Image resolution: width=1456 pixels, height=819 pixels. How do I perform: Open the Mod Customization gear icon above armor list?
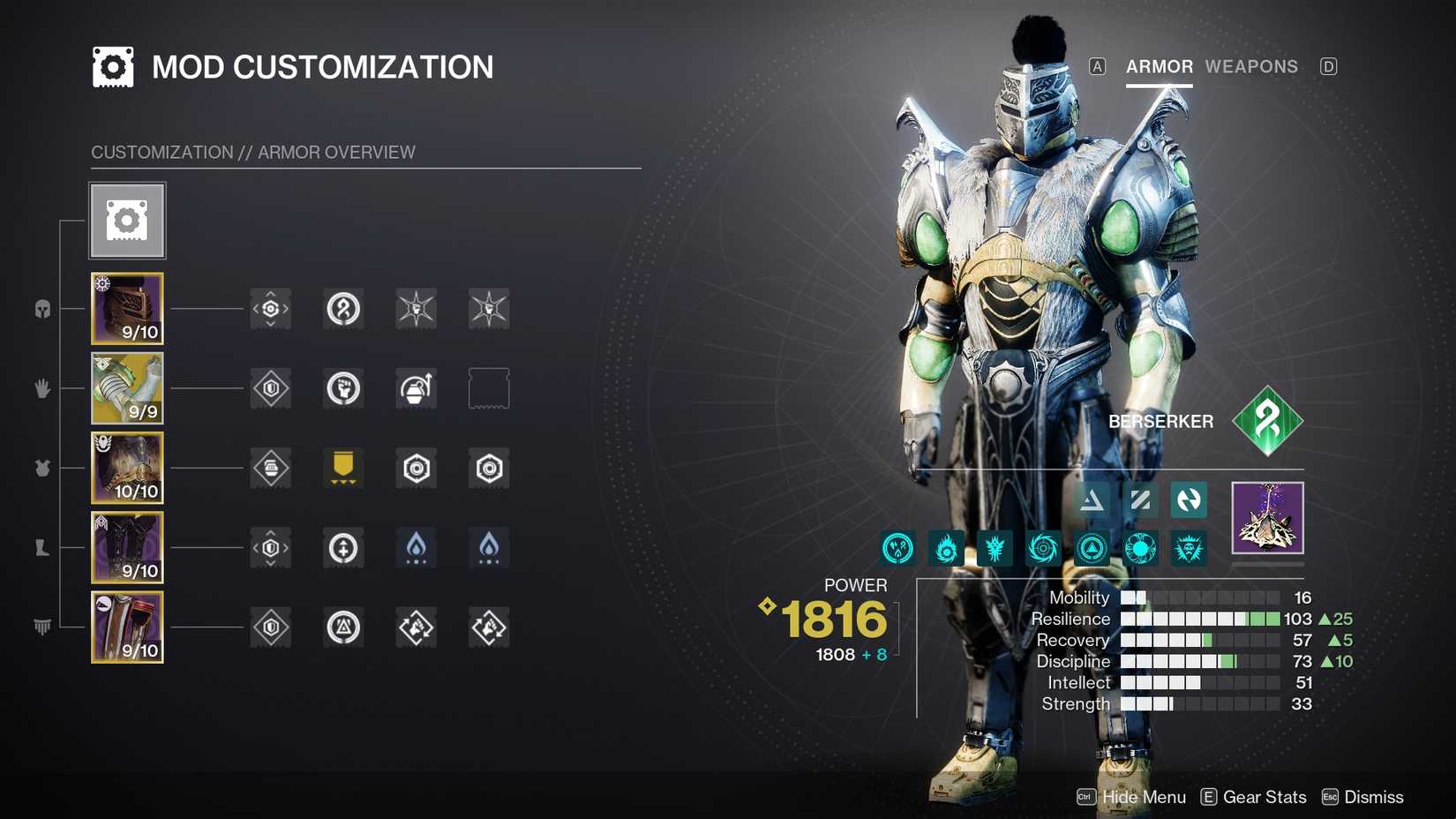126,220
